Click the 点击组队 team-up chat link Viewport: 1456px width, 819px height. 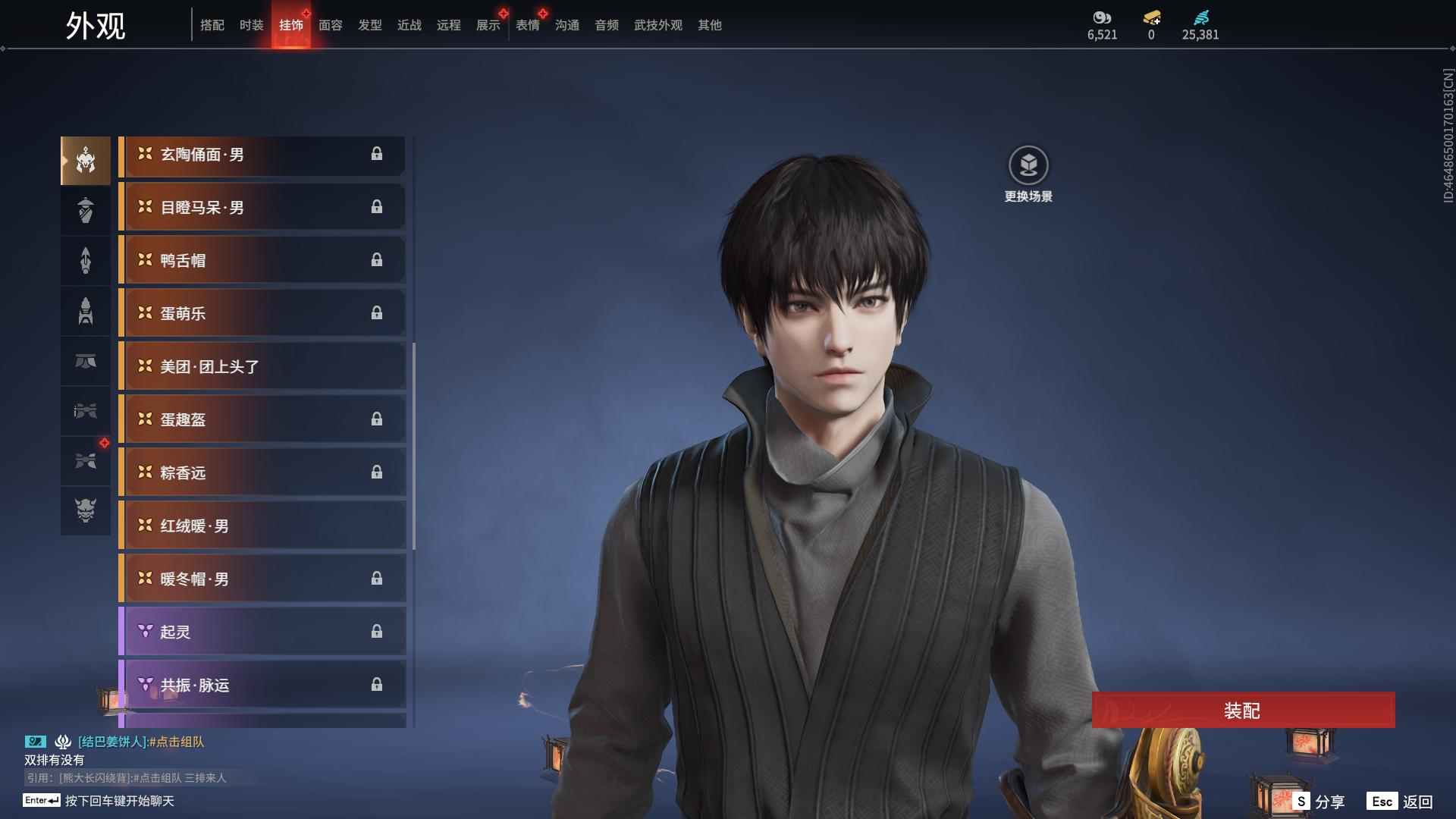tap(177, 742)
